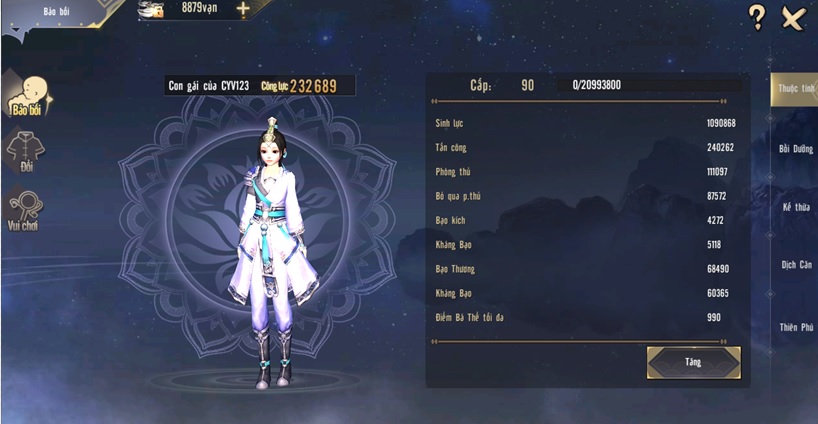
Task: Go to the Dịch Cân tab
Action: pyautogui.click(x=796, y=265)
